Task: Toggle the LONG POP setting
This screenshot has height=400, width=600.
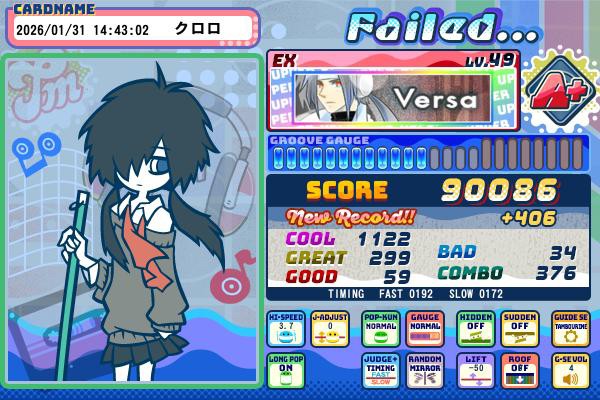Action: pos(286,370)
